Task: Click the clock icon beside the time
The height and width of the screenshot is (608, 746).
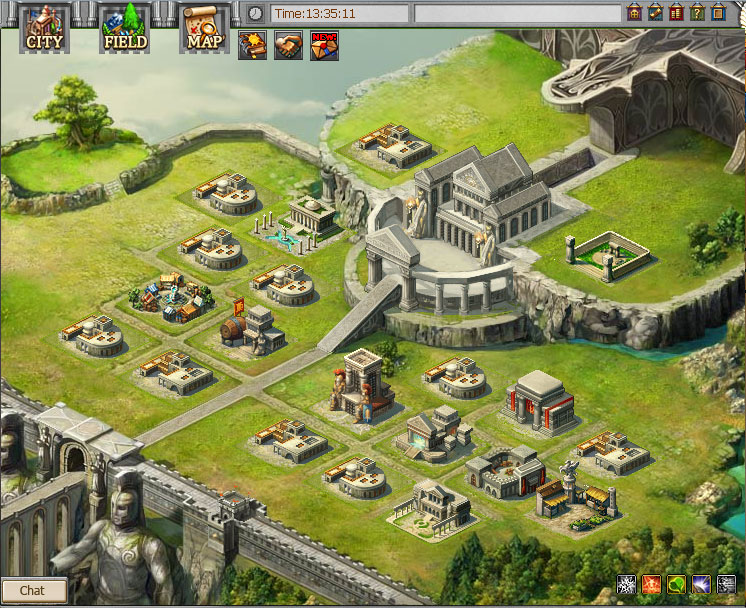Action: pyautogui.click(x=256, y=13)
